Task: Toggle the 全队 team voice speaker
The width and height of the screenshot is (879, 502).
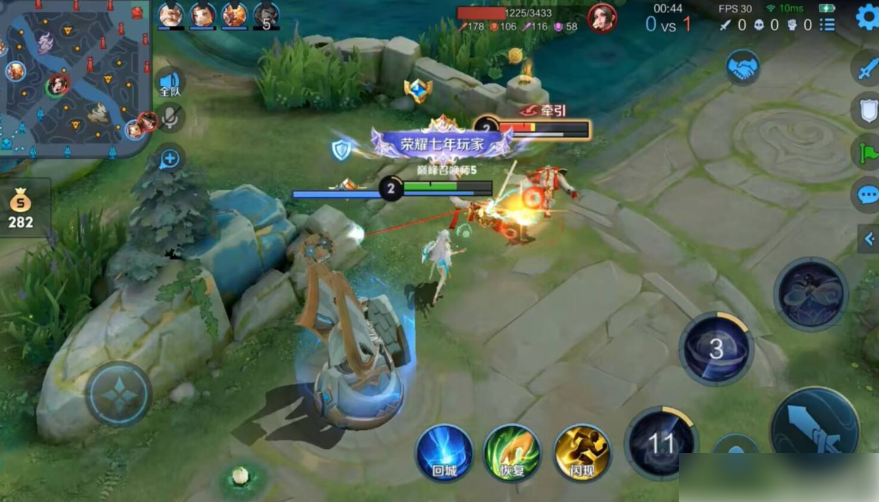Action: (x=170, y=83)
